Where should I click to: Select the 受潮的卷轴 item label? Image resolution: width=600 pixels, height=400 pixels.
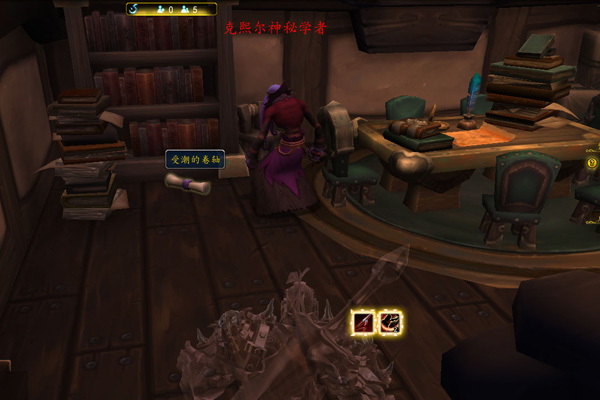tap(194, 159)
